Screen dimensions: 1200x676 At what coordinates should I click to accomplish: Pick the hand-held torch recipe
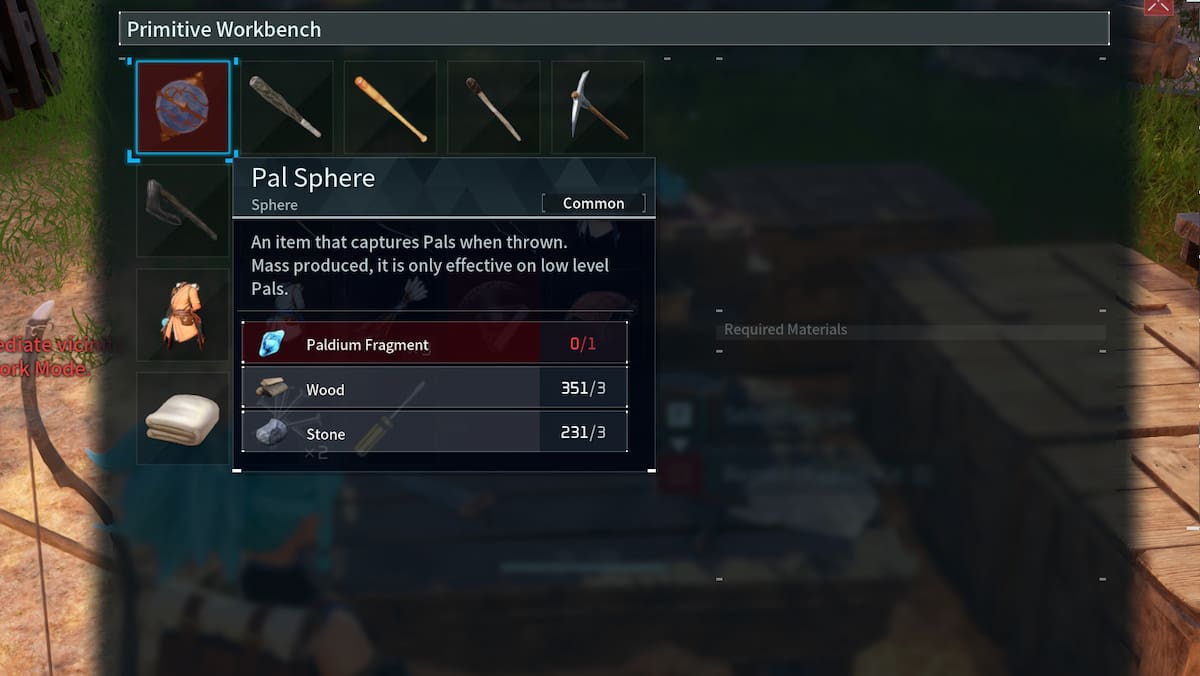(494, 107)
